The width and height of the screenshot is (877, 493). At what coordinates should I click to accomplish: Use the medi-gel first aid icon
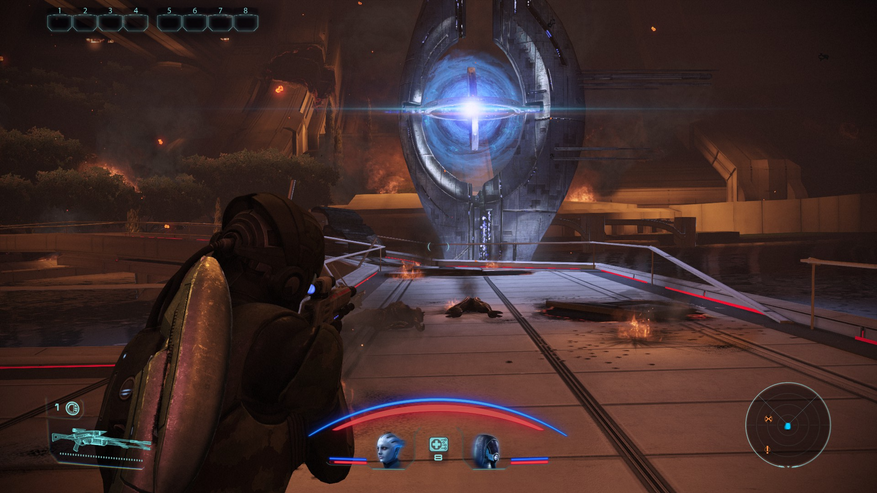point(438,444)
